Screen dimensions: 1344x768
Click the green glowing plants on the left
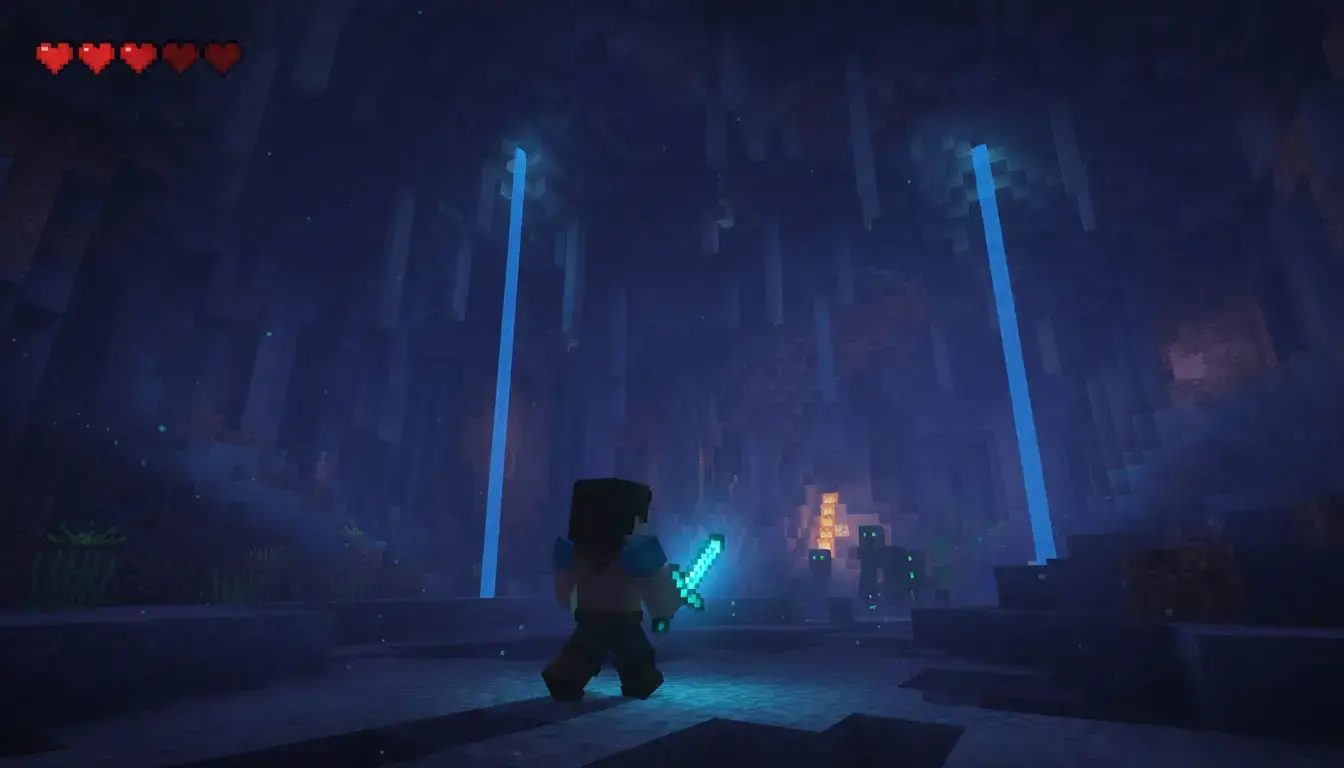coord(85,540)
